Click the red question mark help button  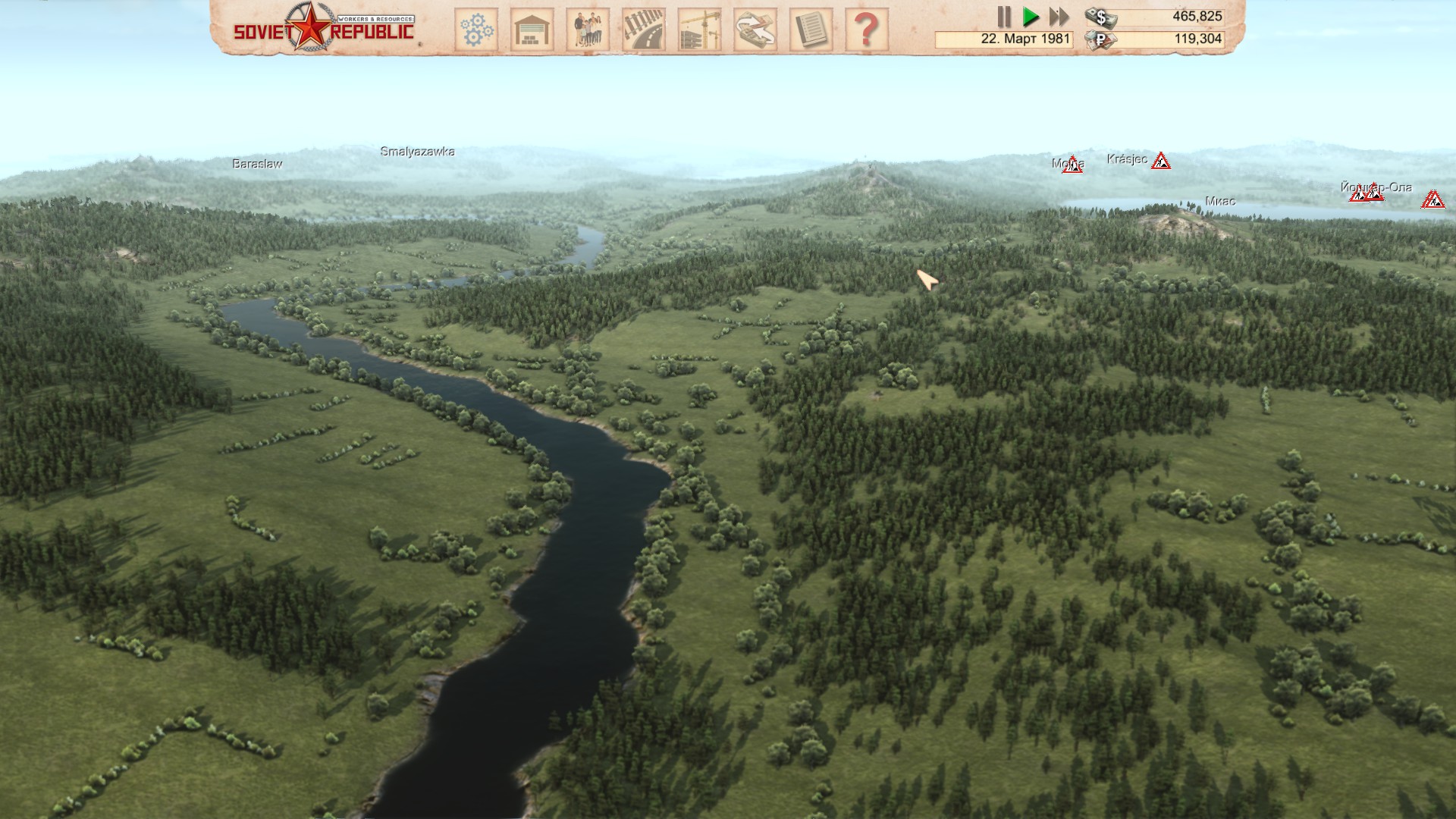[867, 30]
